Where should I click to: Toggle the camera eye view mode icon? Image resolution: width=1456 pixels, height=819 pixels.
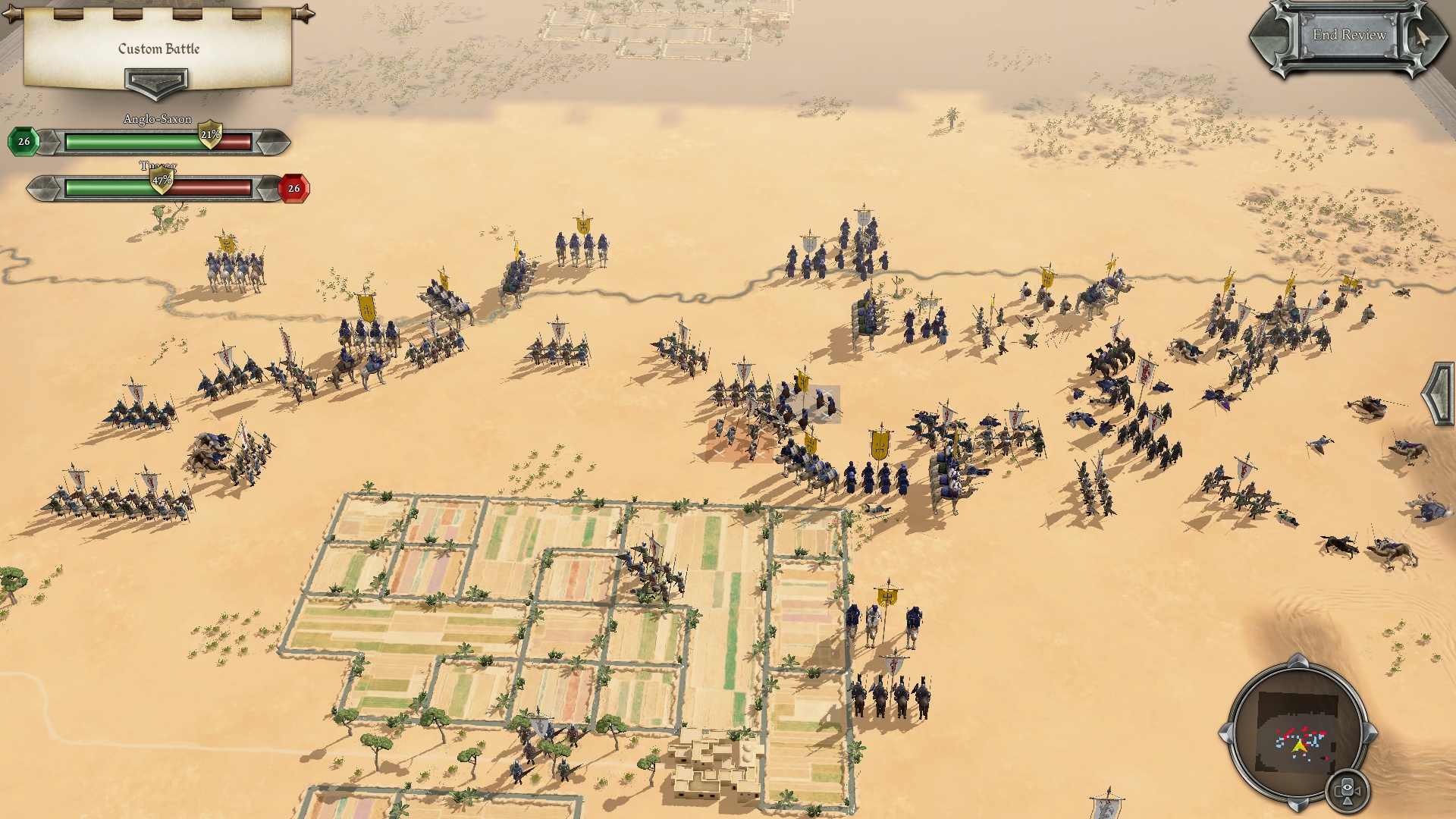[1348, 788]
